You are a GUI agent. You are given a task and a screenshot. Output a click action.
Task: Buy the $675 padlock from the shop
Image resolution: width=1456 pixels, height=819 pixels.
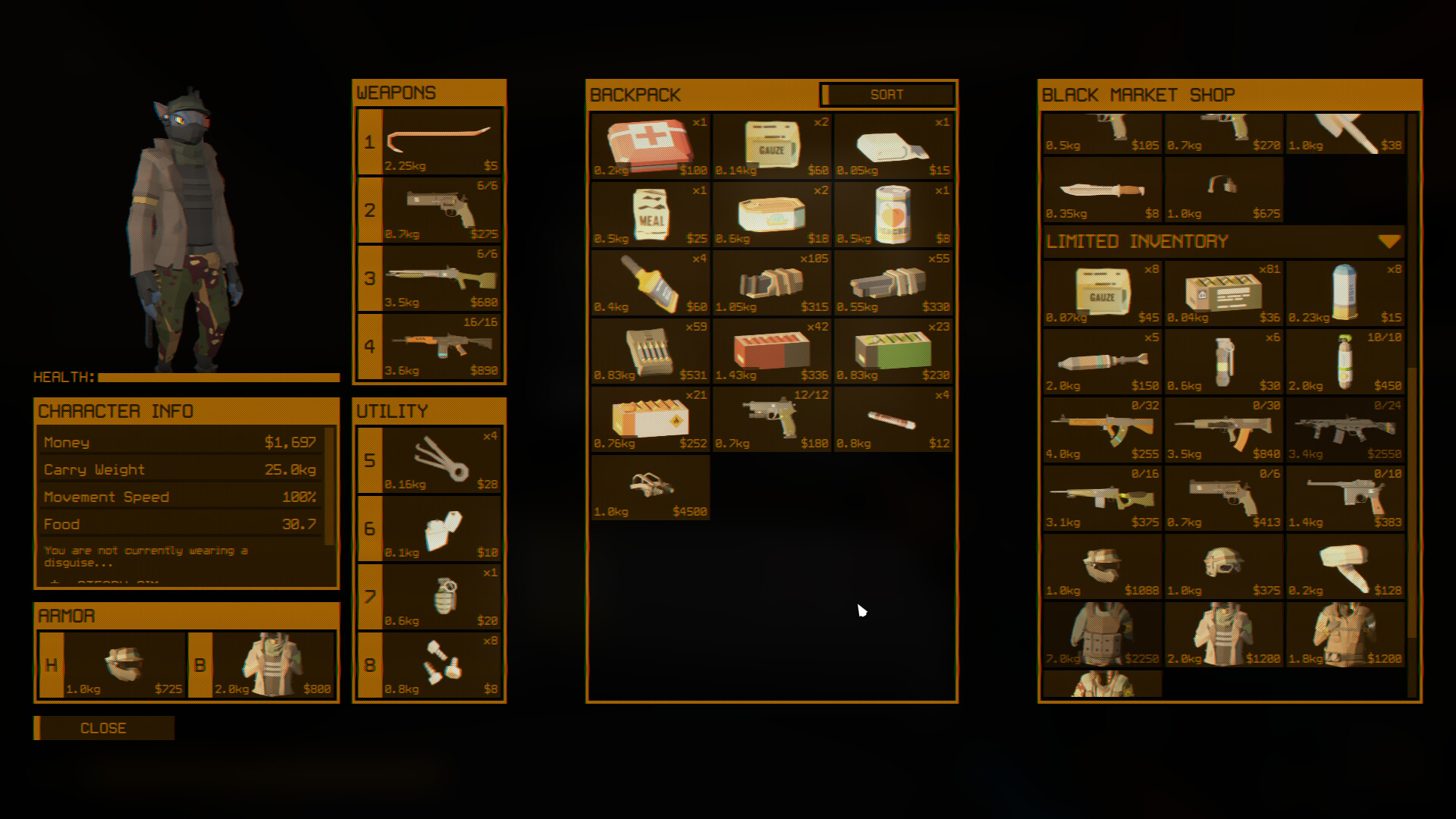point(1222,190)
